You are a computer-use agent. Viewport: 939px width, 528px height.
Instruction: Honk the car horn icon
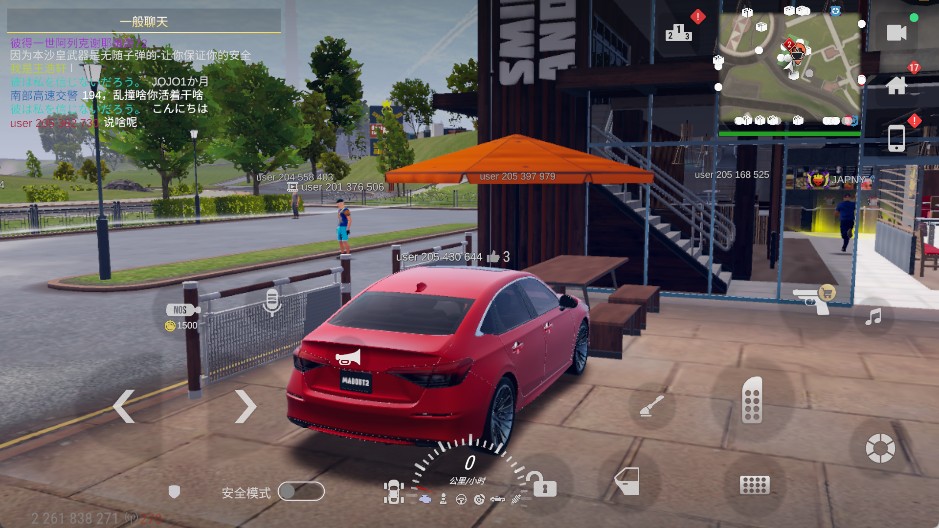pyautogui.click(x=346, y=357)
